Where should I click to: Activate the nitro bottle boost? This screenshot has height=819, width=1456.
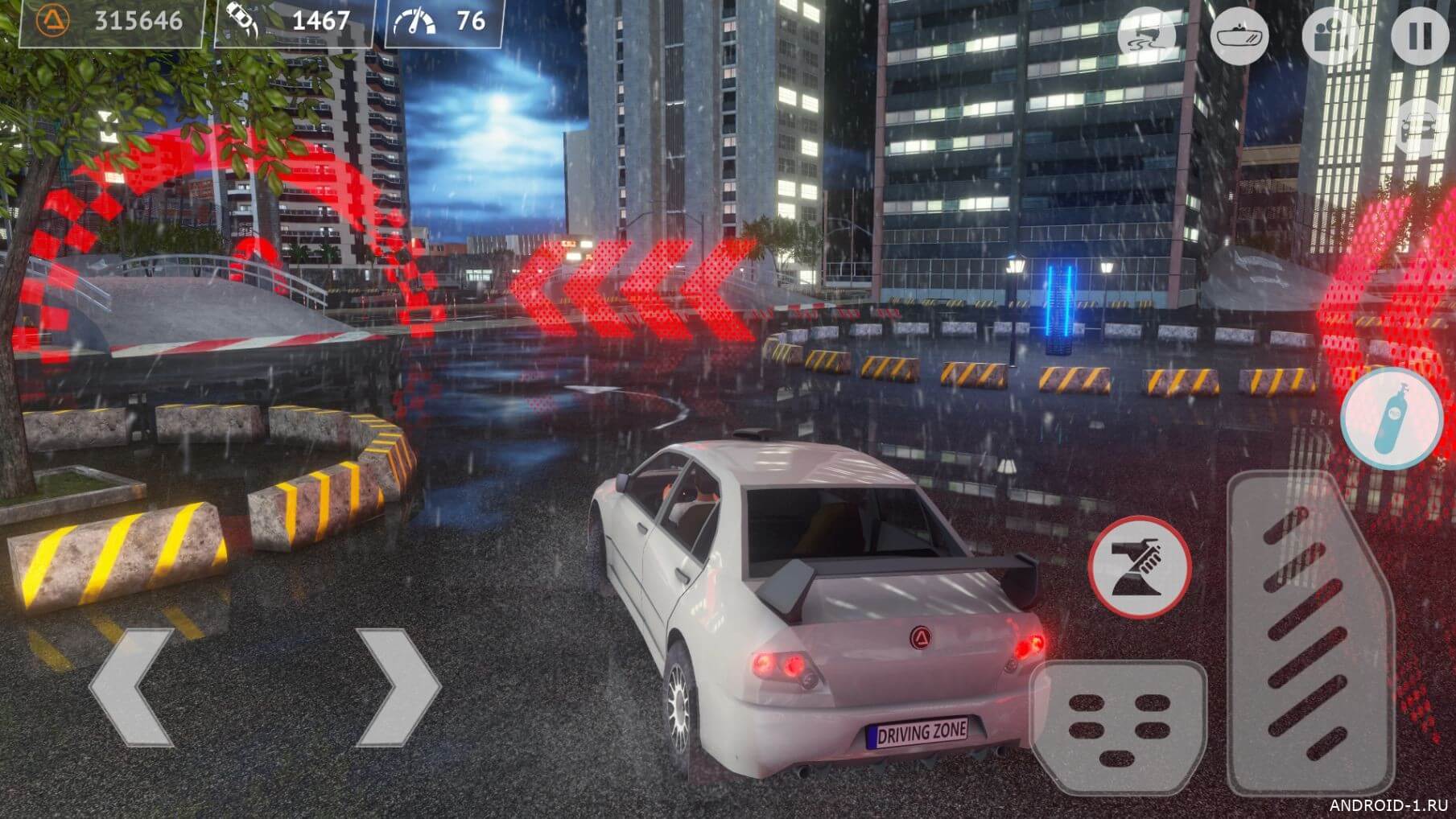[x=1392, y=418]
